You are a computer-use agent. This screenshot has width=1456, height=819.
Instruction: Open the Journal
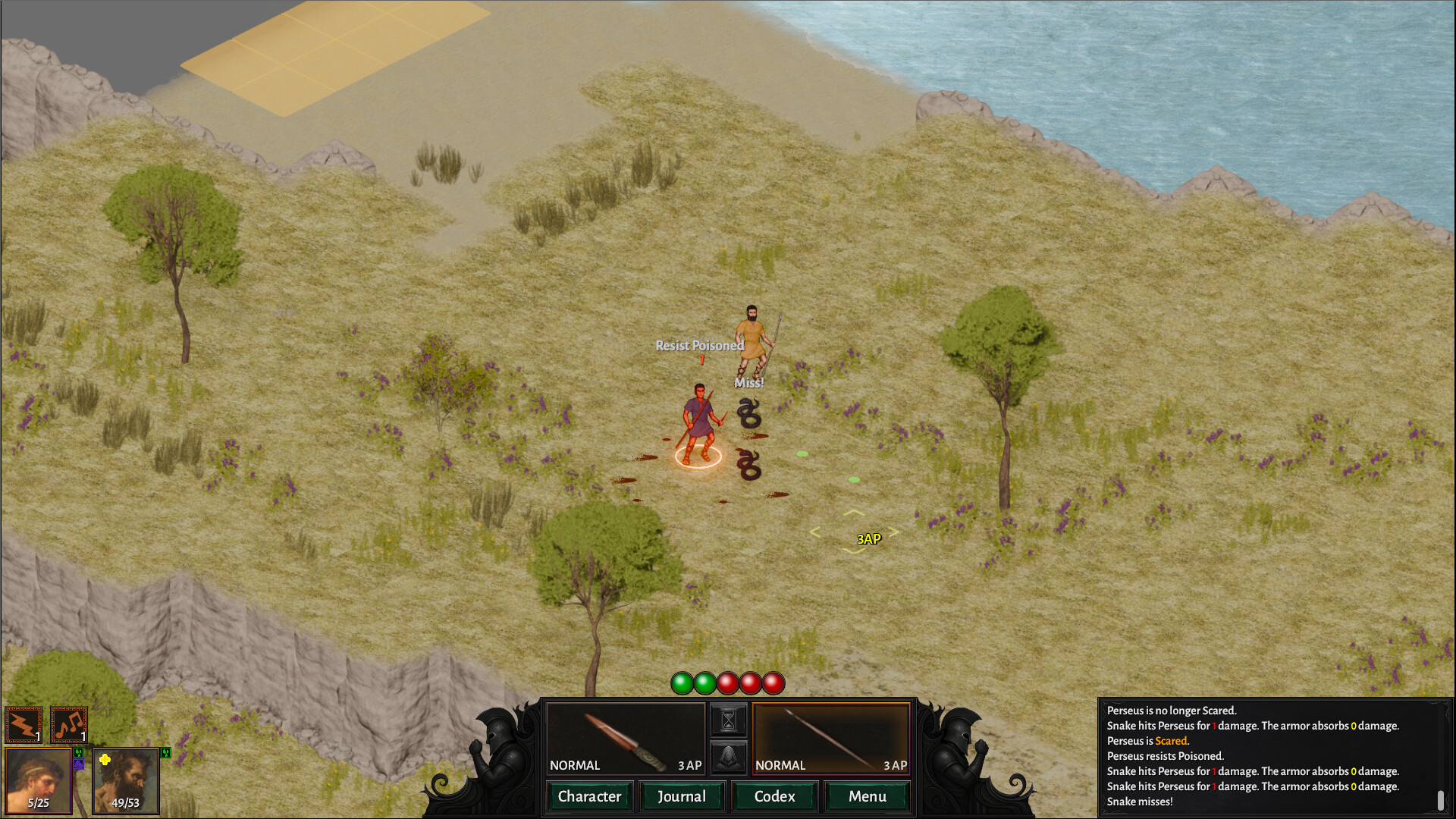pos(681,796)
